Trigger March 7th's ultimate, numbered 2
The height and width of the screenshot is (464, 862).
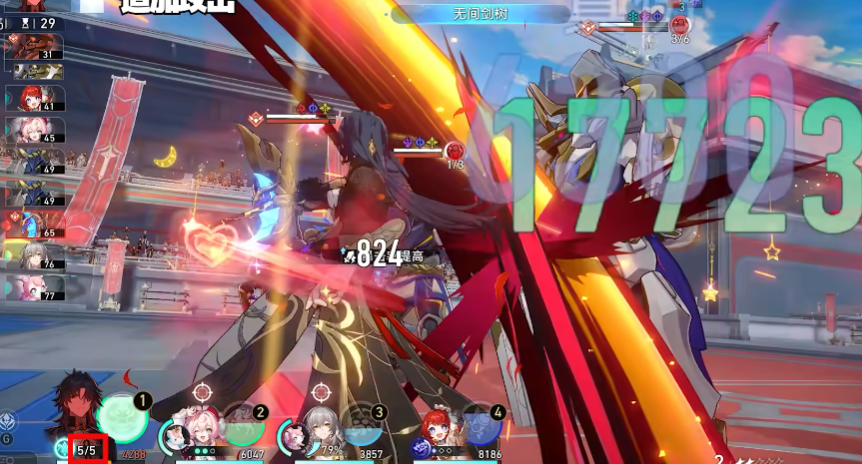tap(243, 424)
